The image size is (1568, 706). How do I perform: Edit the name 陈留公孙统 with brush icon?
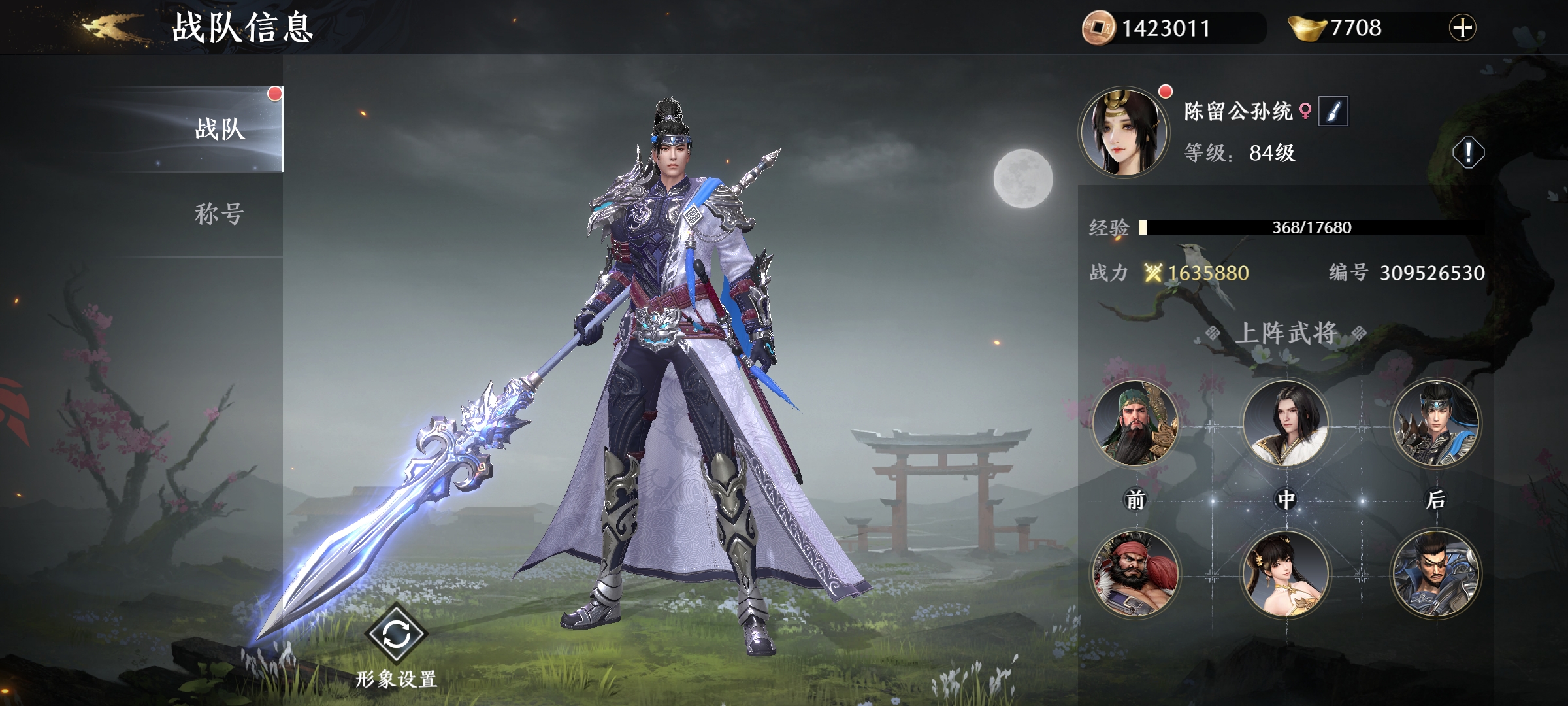click(x=1333, y=111)
